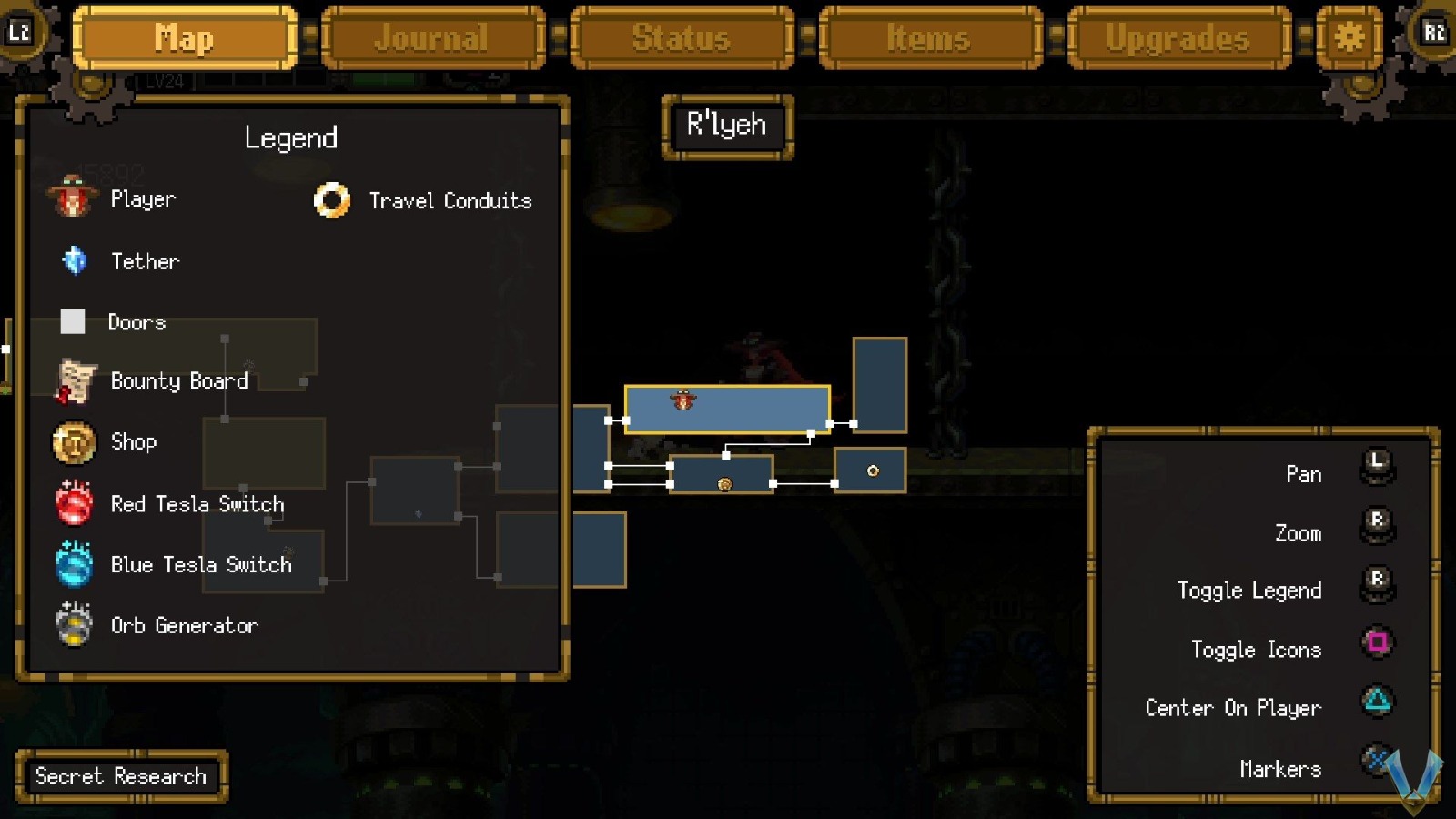
Task: Open the Upgrades tab
Action: point(1178,38)
